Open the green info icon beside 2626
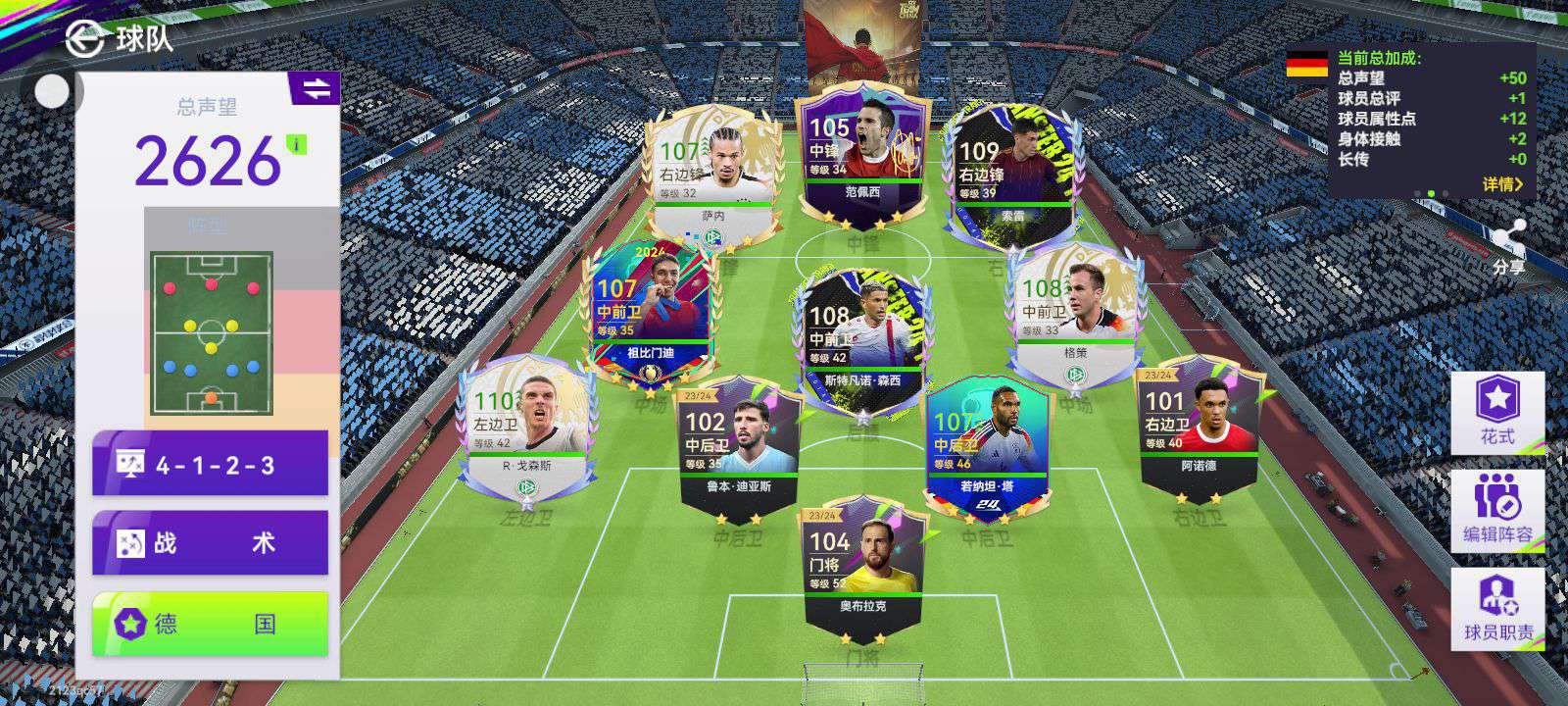1568x706 pixels. pyautogui.click(x=296, y=145)
